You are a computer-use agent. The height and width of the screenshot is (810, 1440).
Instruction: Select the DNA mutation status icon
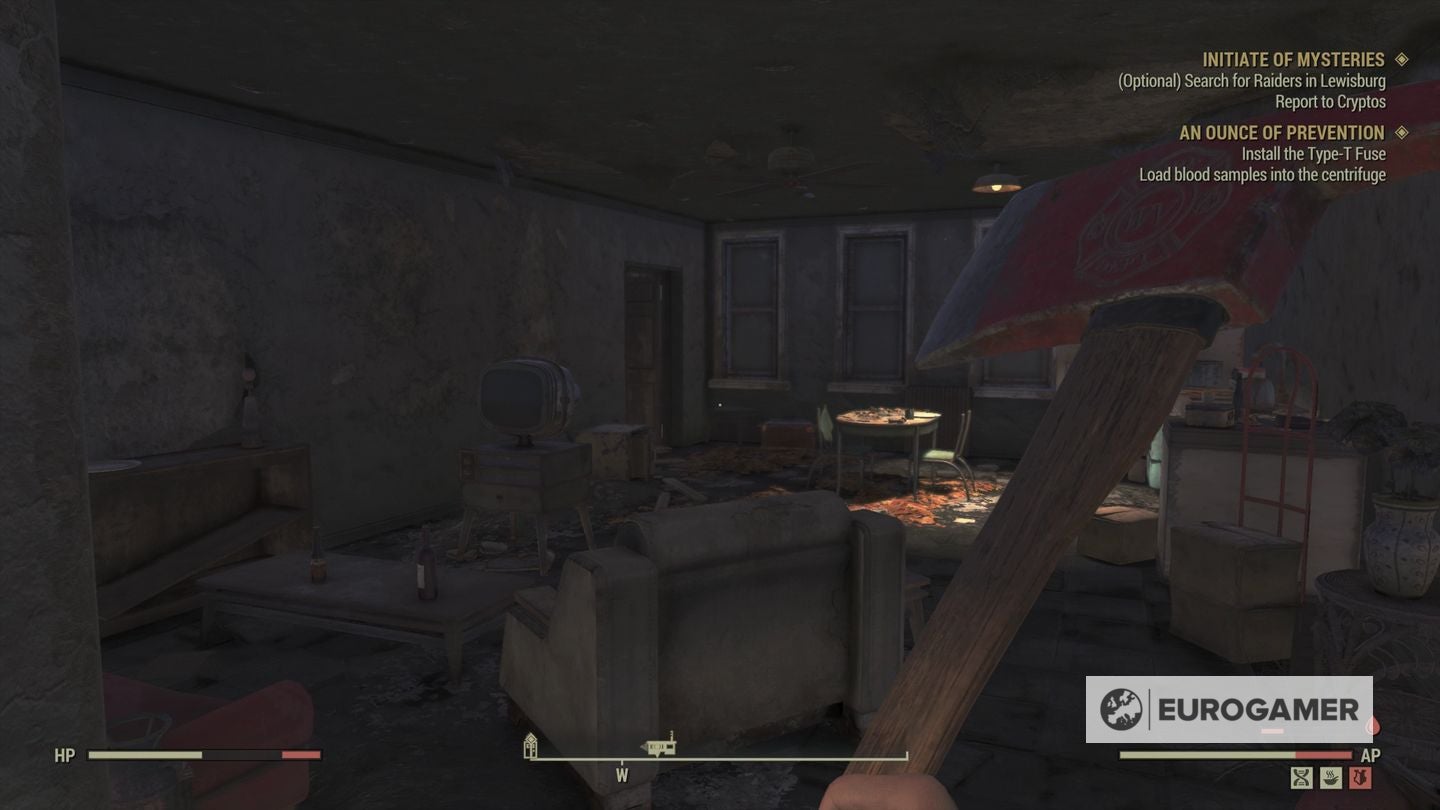pos(1301,778)
